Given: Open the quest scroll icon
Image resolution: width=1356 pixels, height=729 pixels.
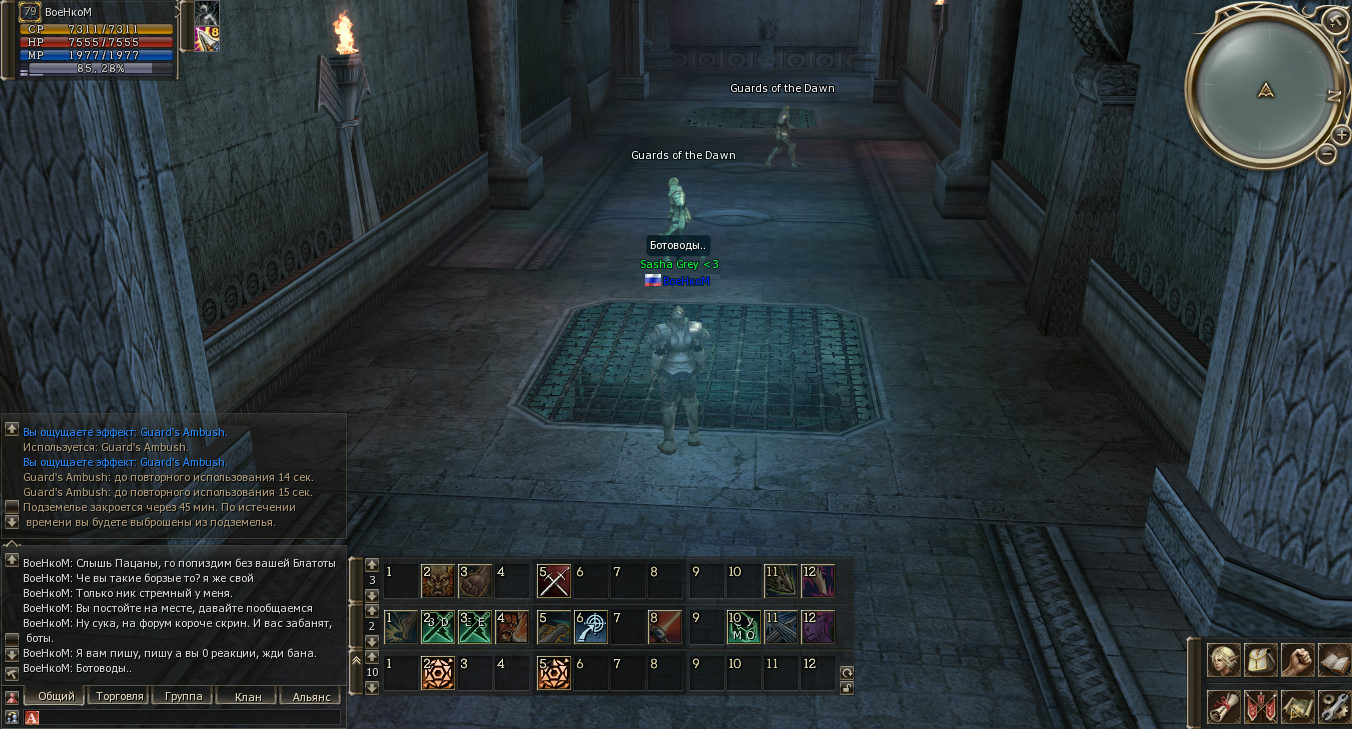Looking at the screenshot, I should coord(1223,706).
